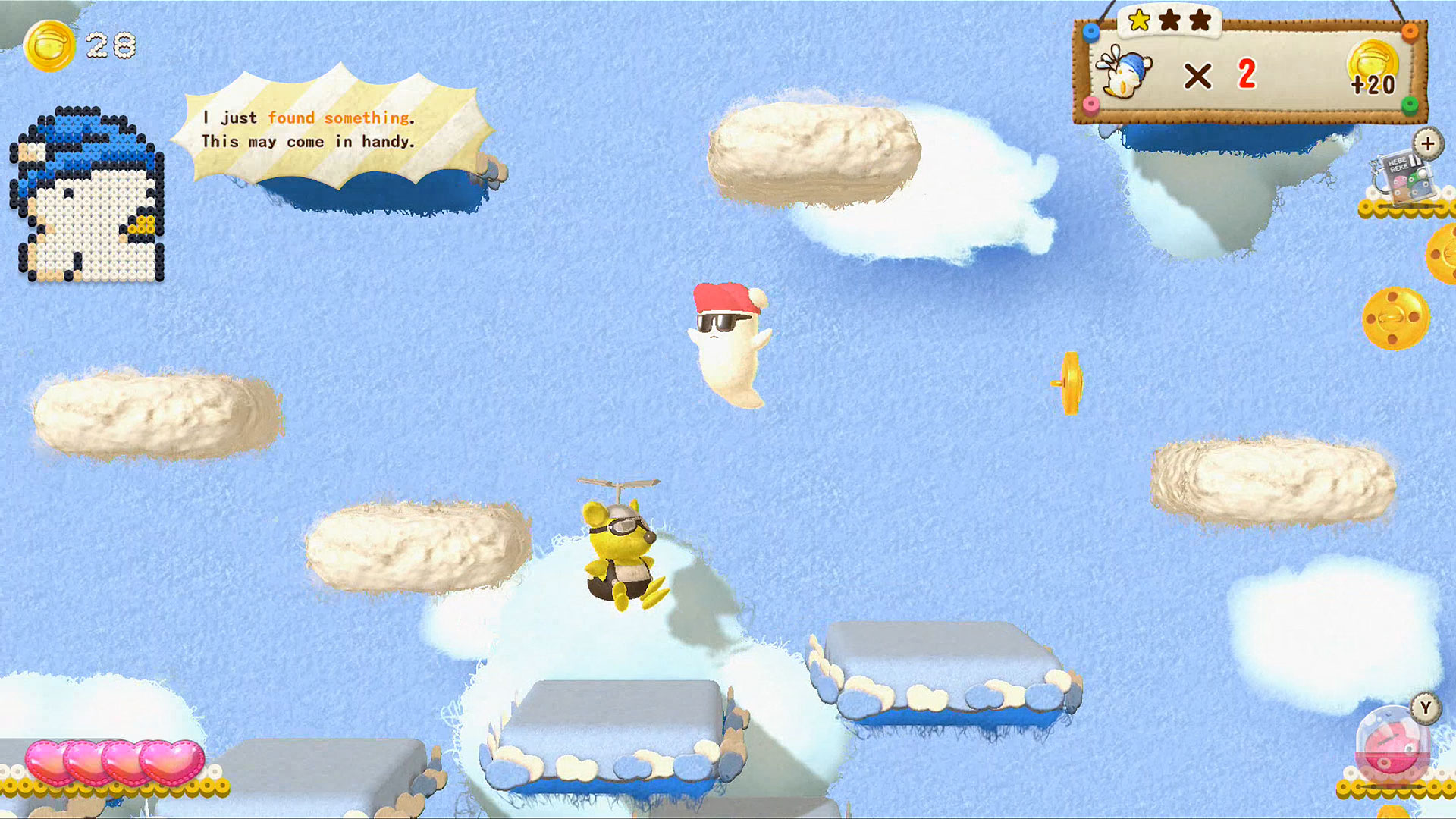
Task: Click the pixel penguin speaker portrait
Action: click(x=87, y=196)
